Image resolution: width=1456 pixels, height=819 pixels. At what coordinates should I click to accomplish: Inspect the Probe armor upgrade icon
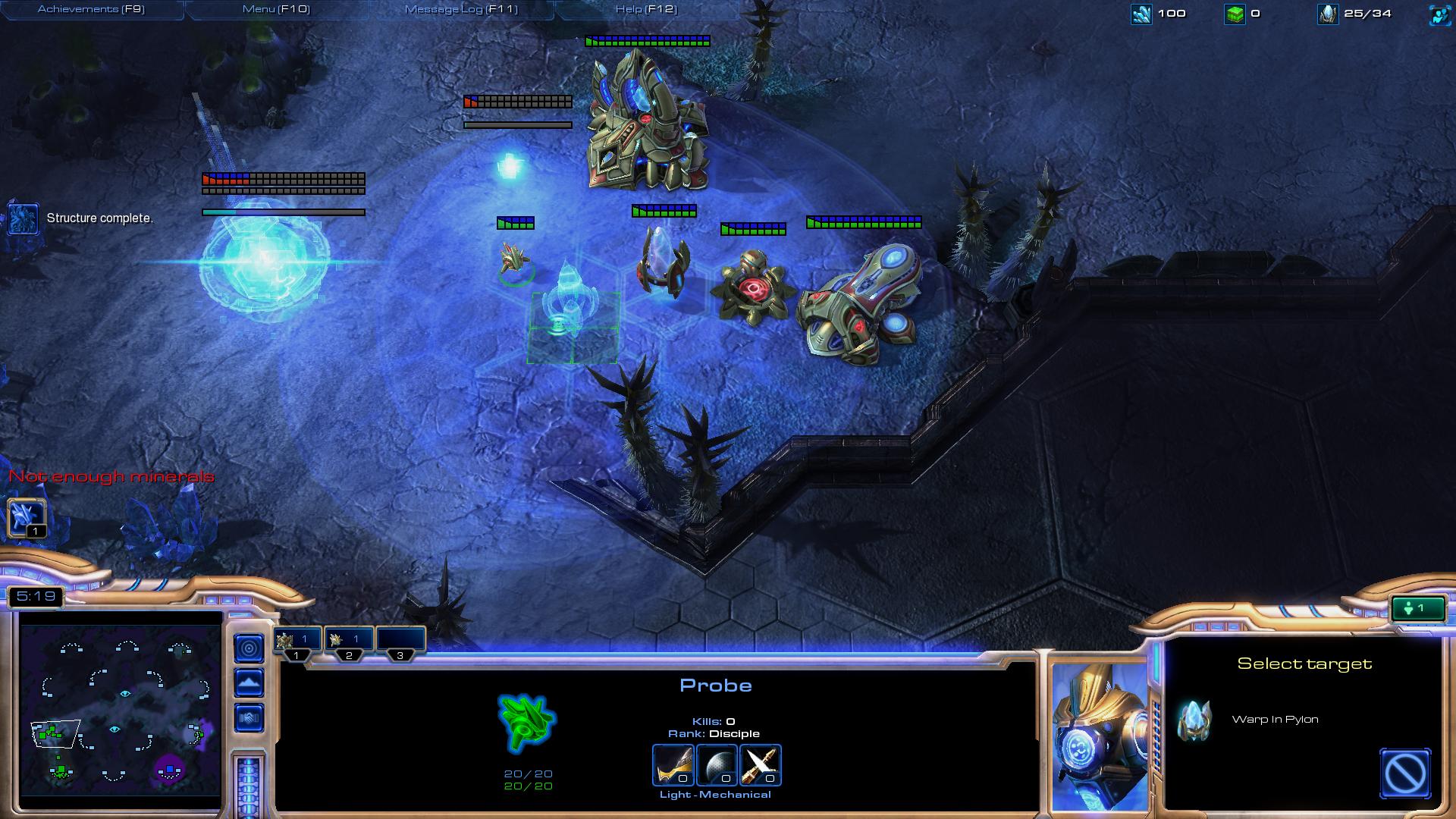[717, 764]
